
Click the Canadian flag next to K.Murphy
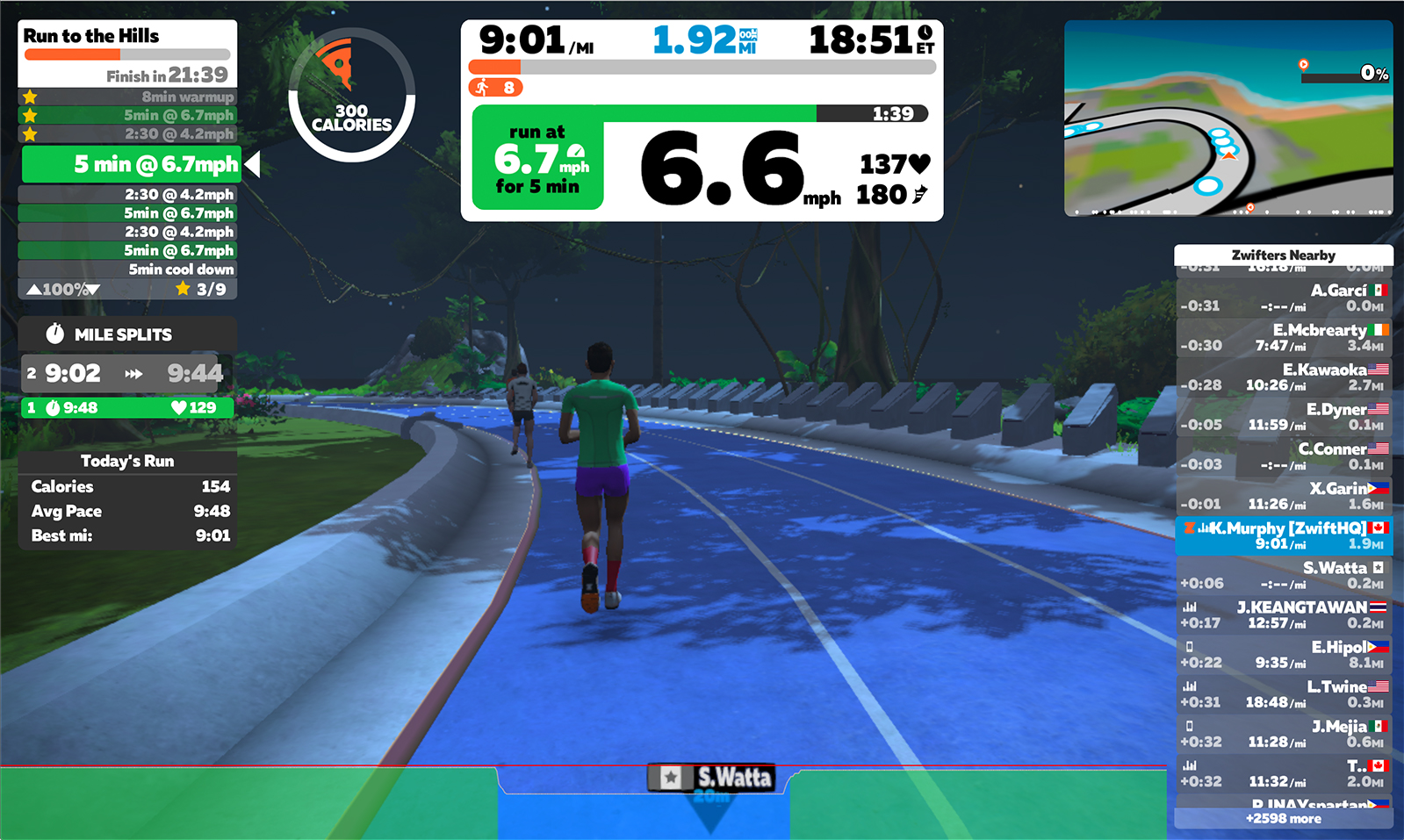1376,528
